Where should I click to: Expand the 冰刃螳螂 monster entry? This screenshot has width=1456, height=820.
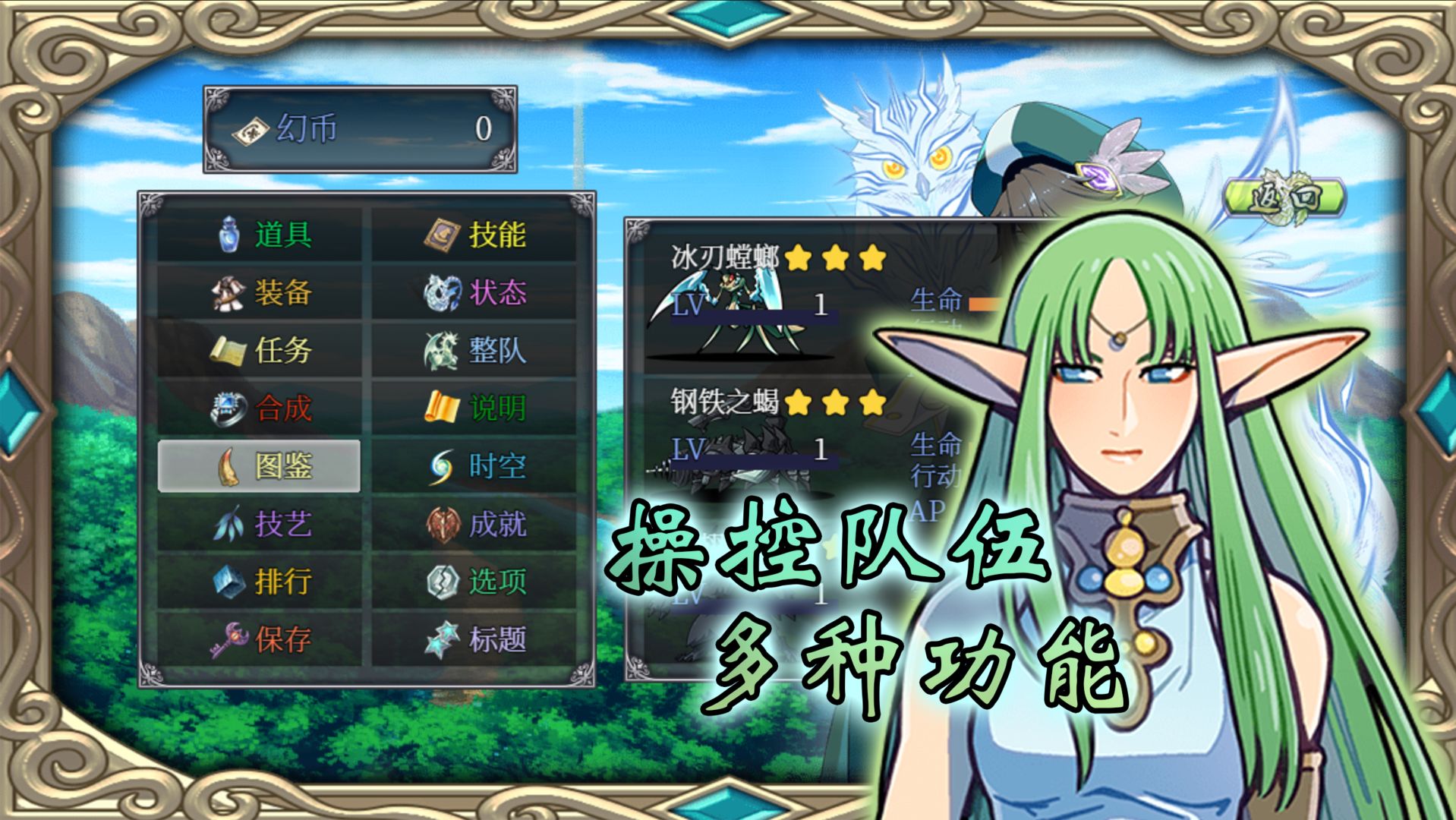[726, 257]
